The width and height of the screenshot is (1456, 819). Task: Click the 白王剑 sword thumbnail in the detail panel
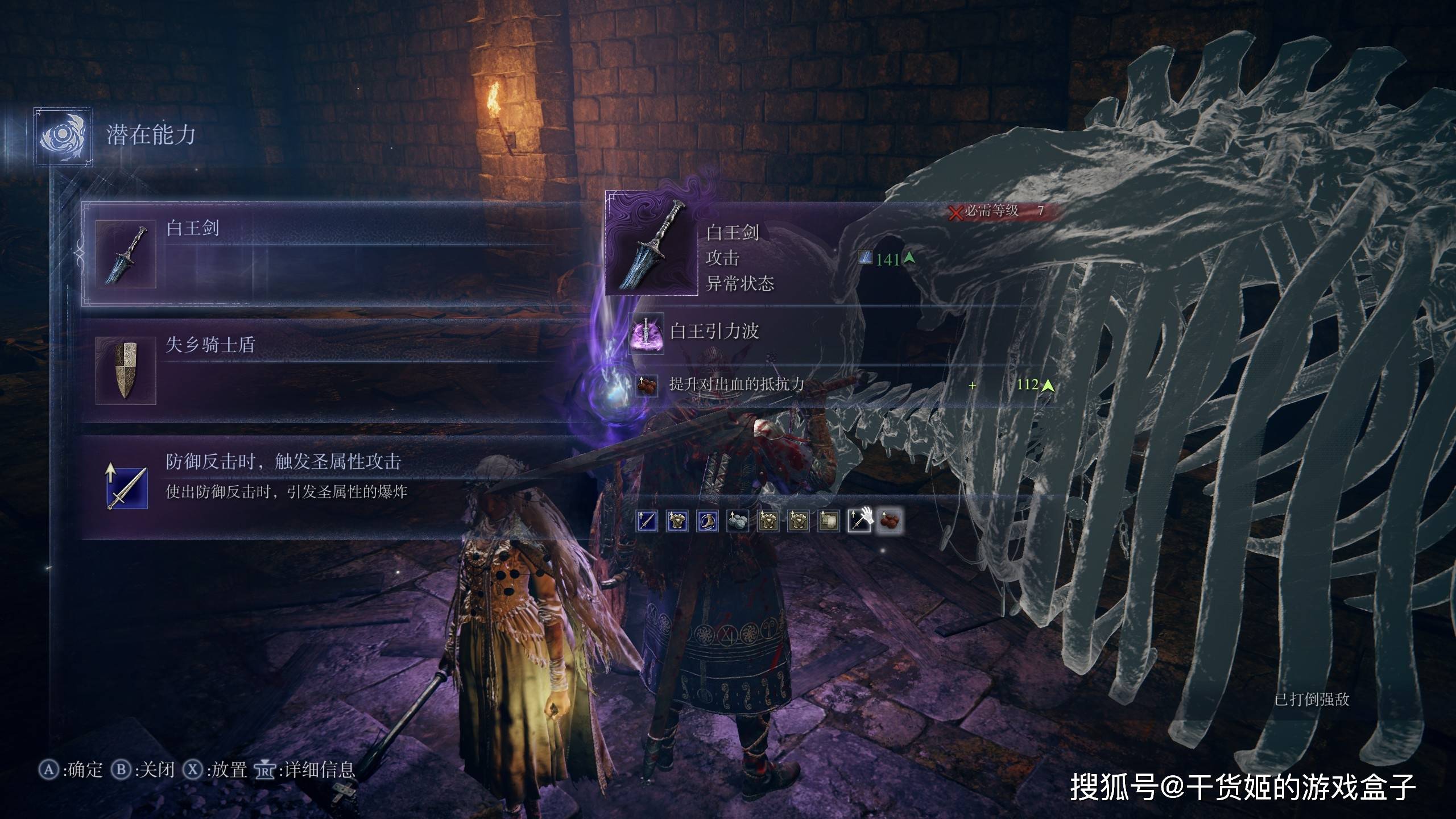coord(652,245)
